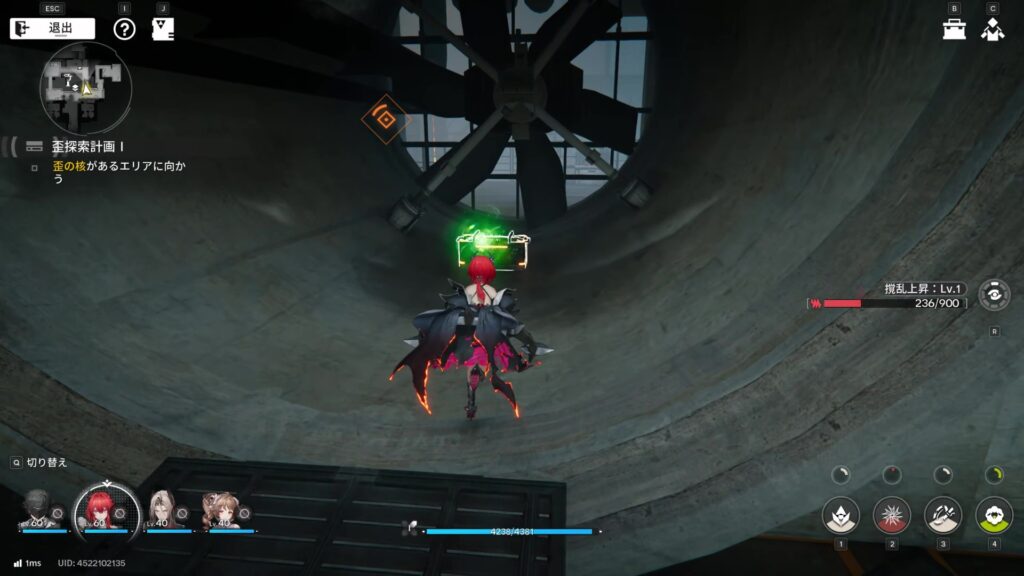Use the red starburst skill icon
Image resolution: width=1024 pixels, height=576 pixels.
tap(892, 516)
